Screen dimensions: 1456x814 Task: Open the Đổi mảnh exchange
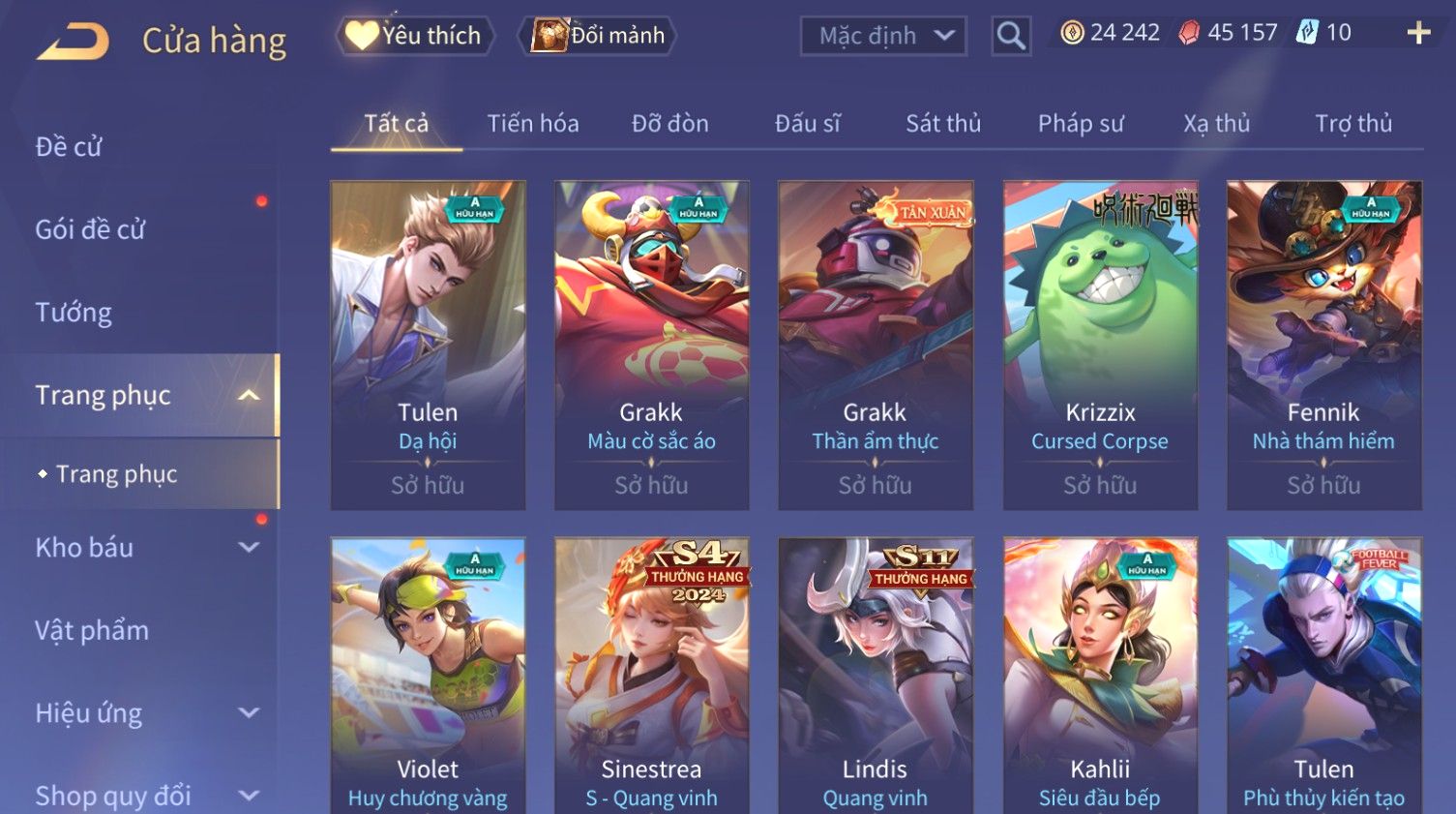598,36
